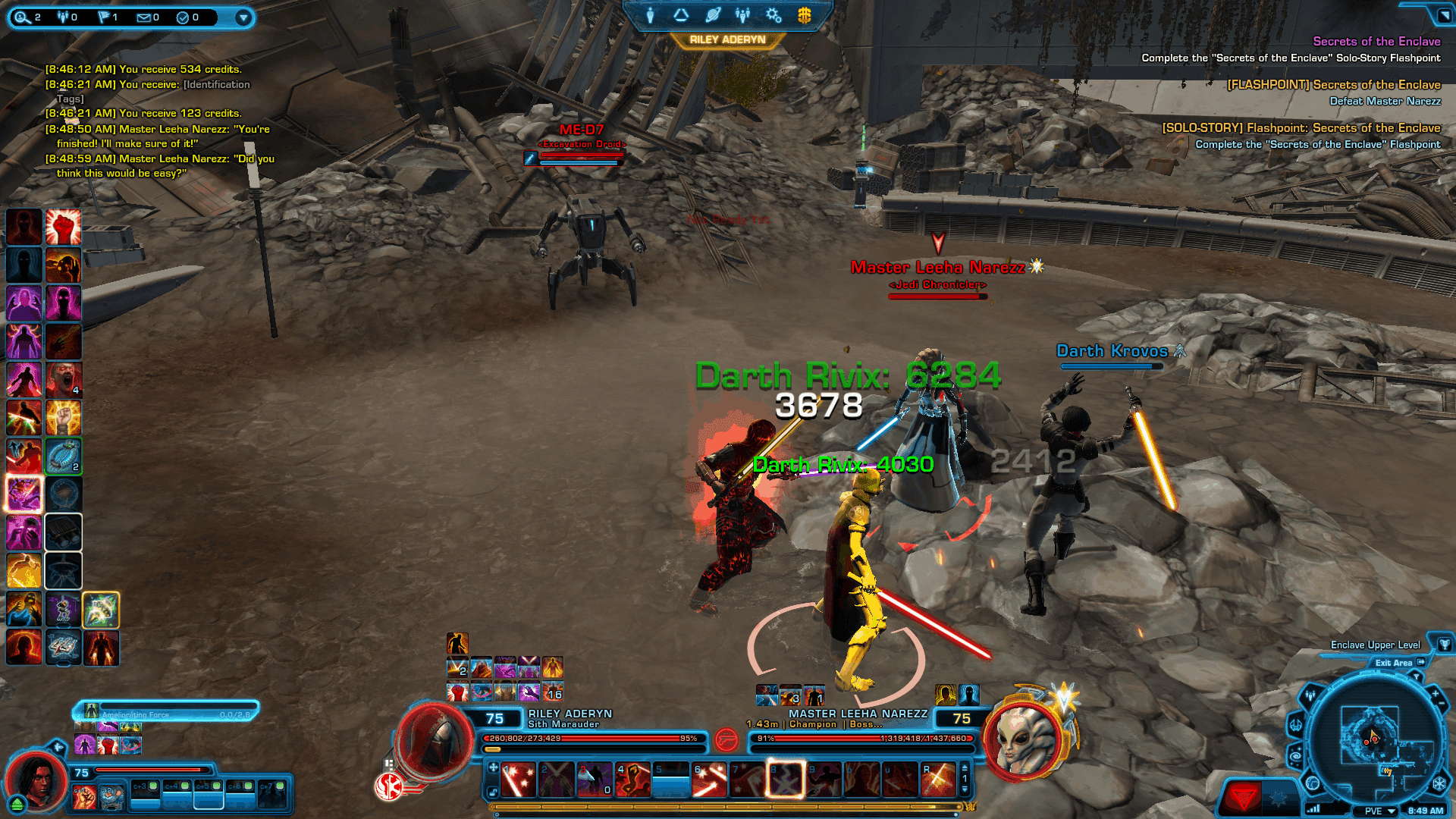Select the Secrets of the Enclave mission text
The width and height of the screenshot is (1456, 819).
1376,41
